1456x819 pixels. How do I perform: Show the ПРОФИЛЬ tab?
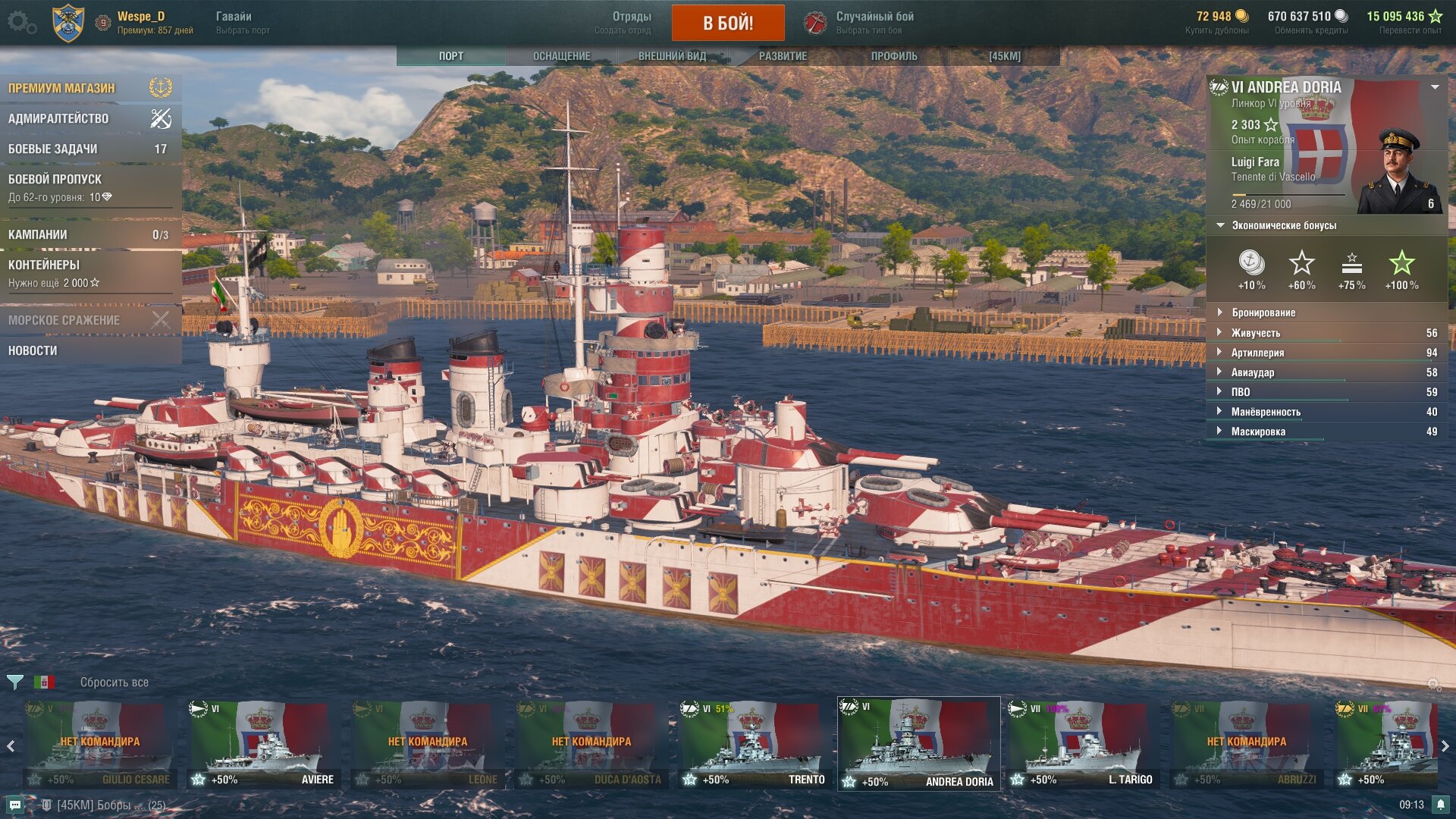click(x=893, y=56)
